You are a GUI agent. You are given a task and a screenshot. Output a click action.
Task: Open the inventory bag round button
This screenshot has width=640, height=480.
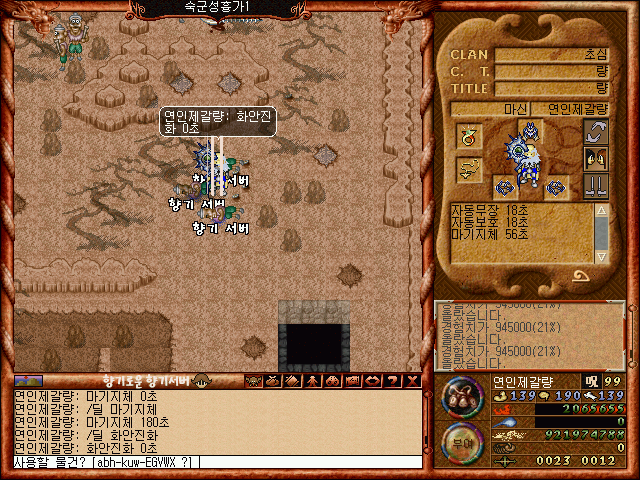pyautogui.click(x=460, y=396)
